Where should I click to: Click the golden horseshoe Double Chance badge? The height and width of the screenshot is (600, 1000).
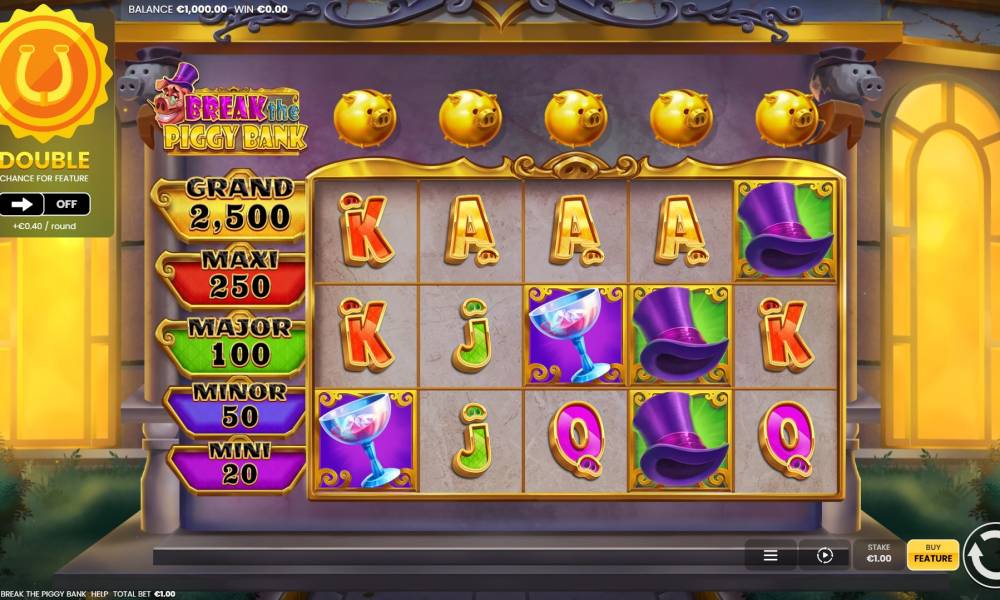click(50, 73)
